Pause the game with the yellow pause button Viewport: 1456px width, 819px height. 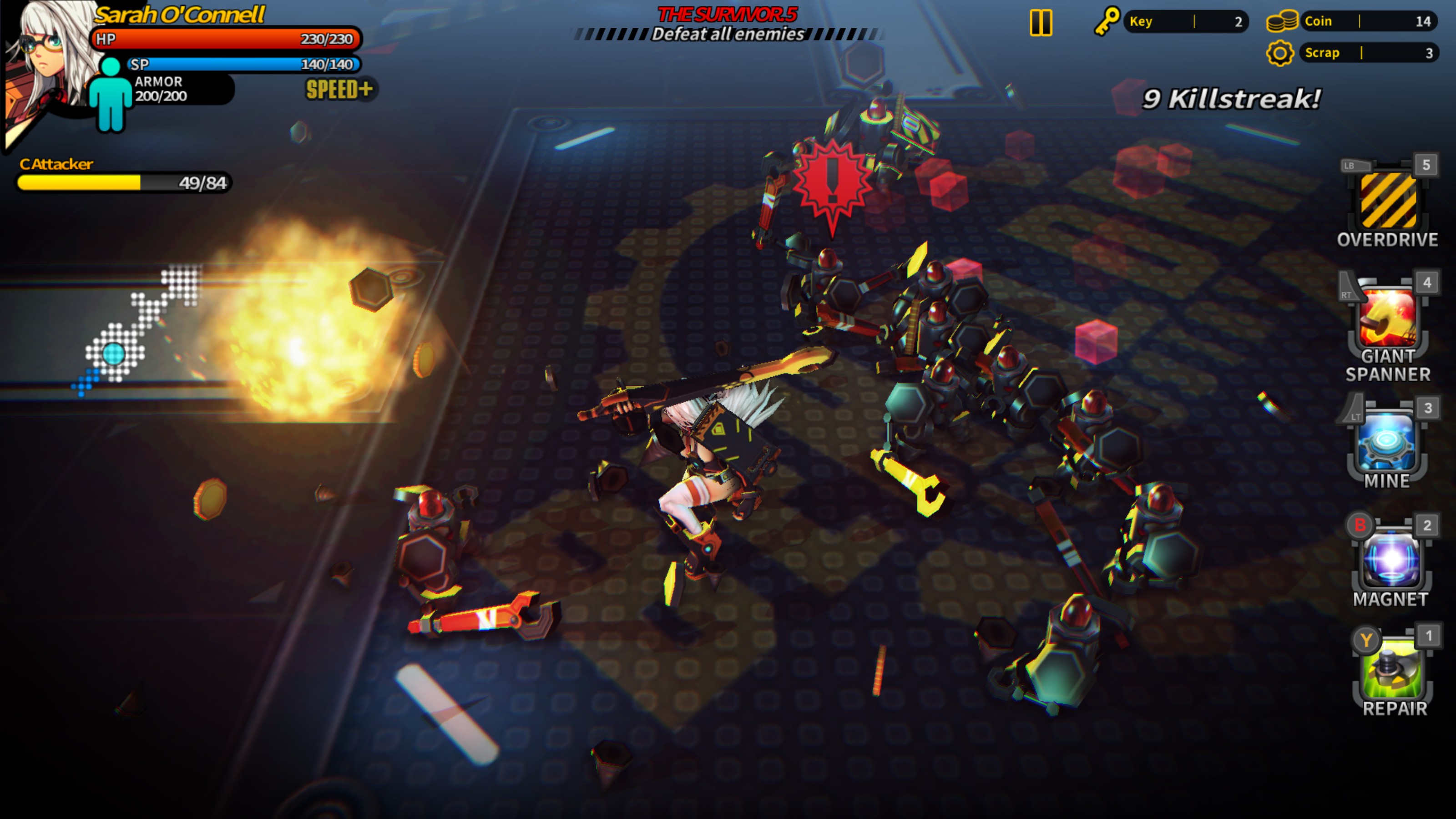click(x=1041, y=23)
